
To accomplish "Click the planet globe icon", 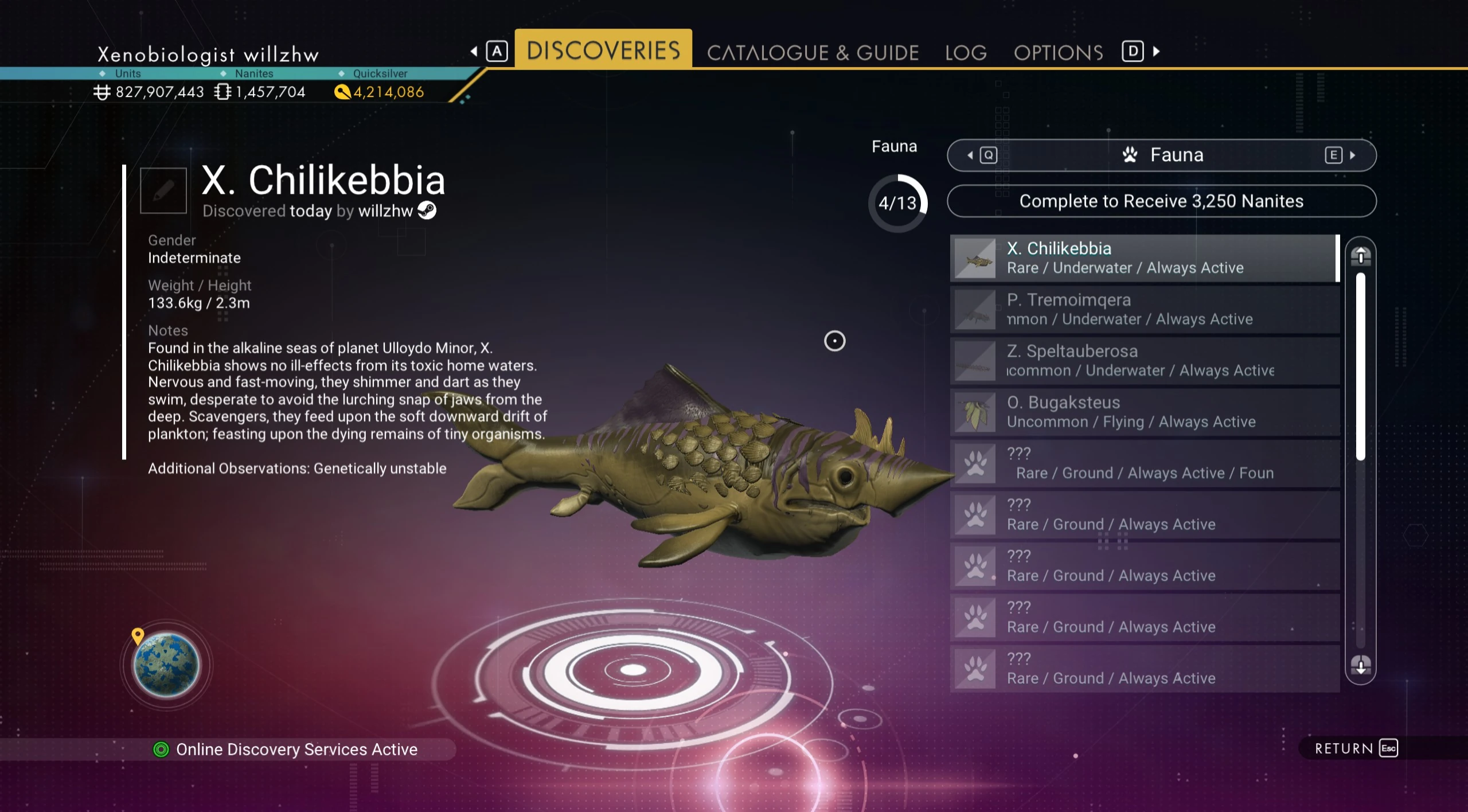I will point(166,665).
